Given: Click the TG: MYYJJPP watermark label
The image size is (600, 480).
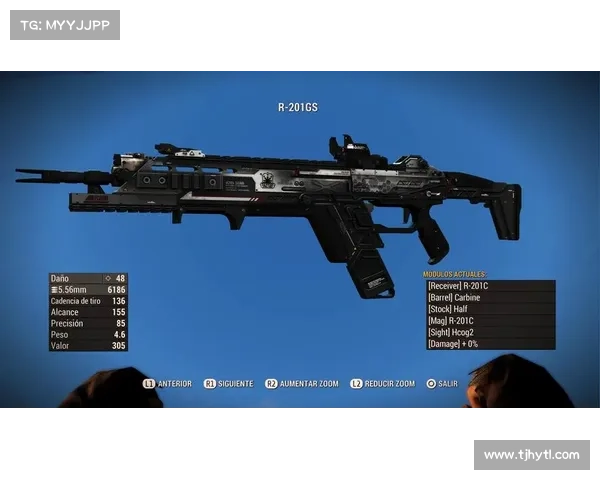Looking at the screenshot, I should [x=64, y=24].
